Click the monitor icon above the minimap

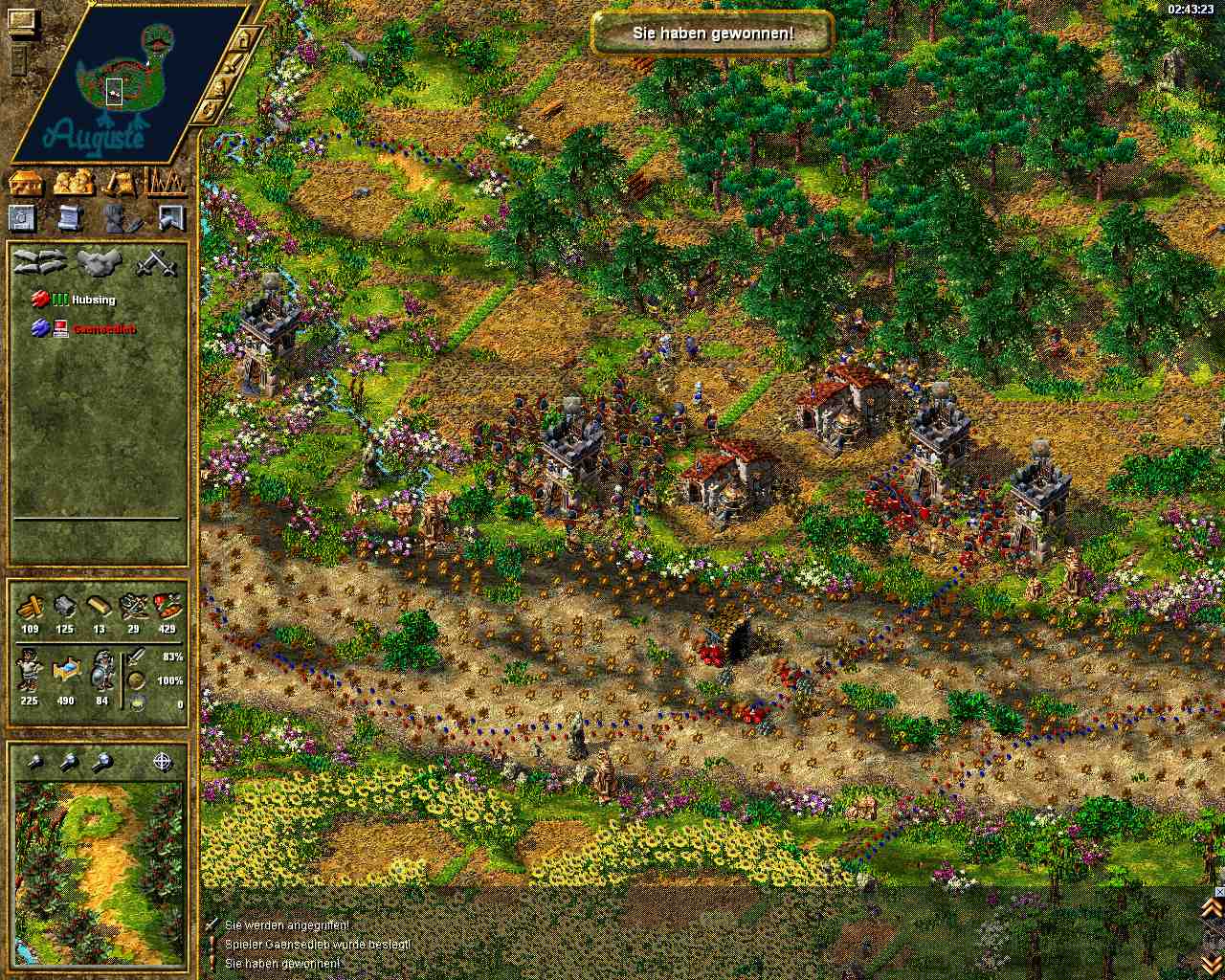[x=22, y=19]
